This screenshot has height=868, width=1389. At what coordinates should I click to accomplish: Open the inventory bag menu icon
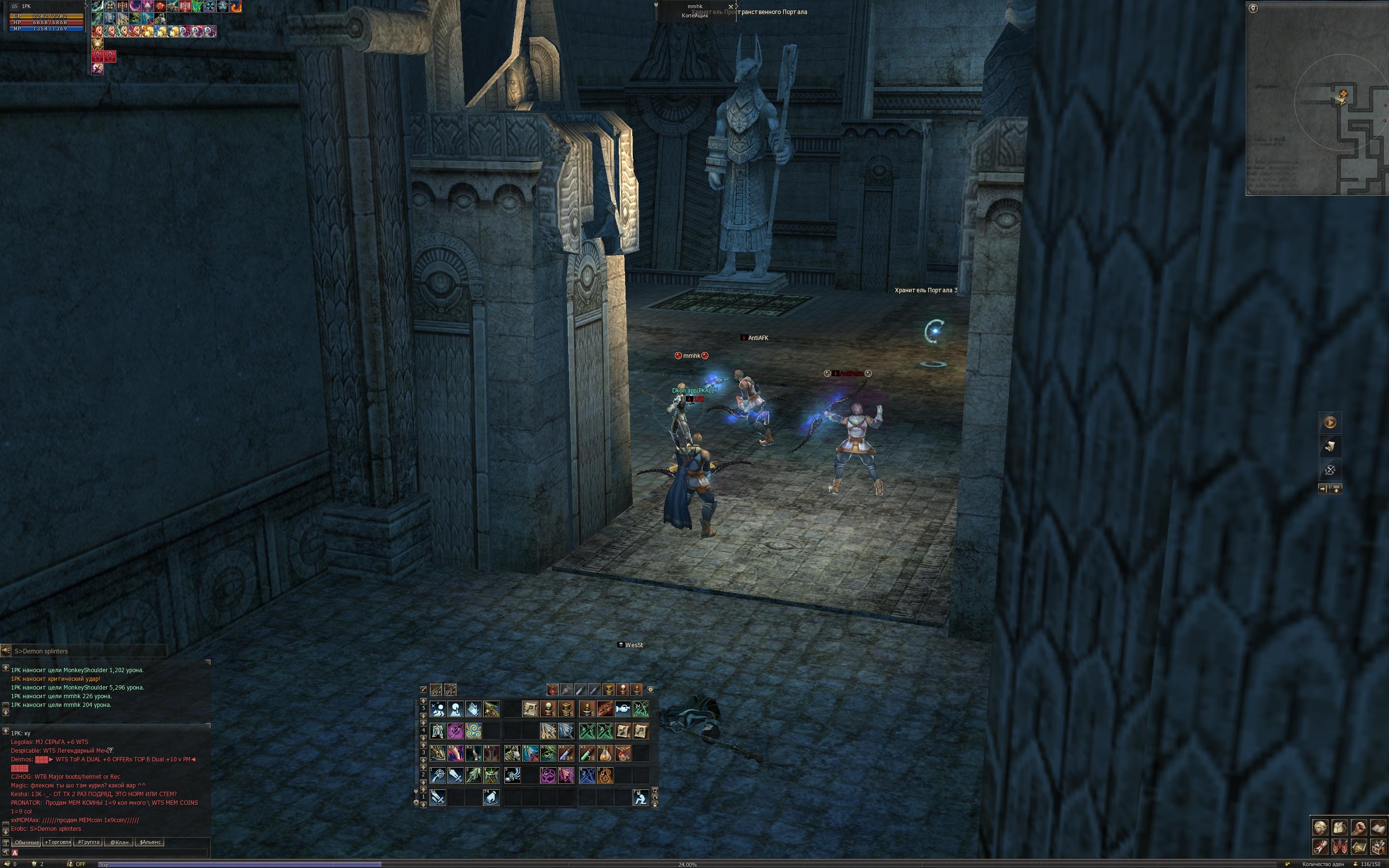click(1340, 827)
